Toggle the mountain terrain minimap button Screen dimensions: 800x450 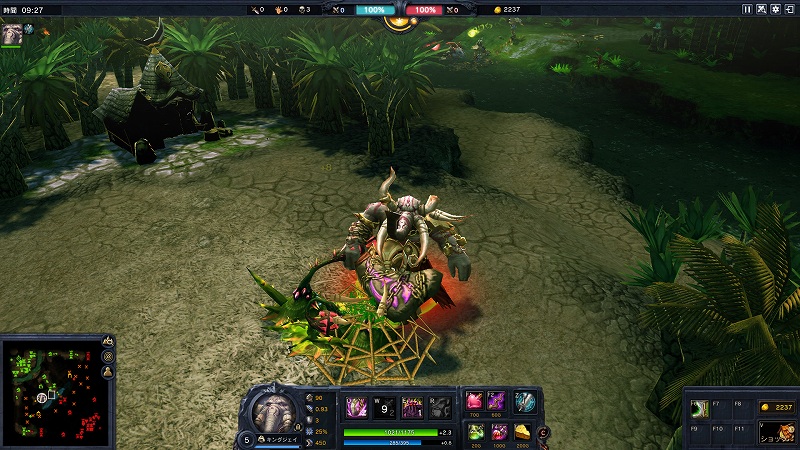pyautogui.click(x=107, y=342)
